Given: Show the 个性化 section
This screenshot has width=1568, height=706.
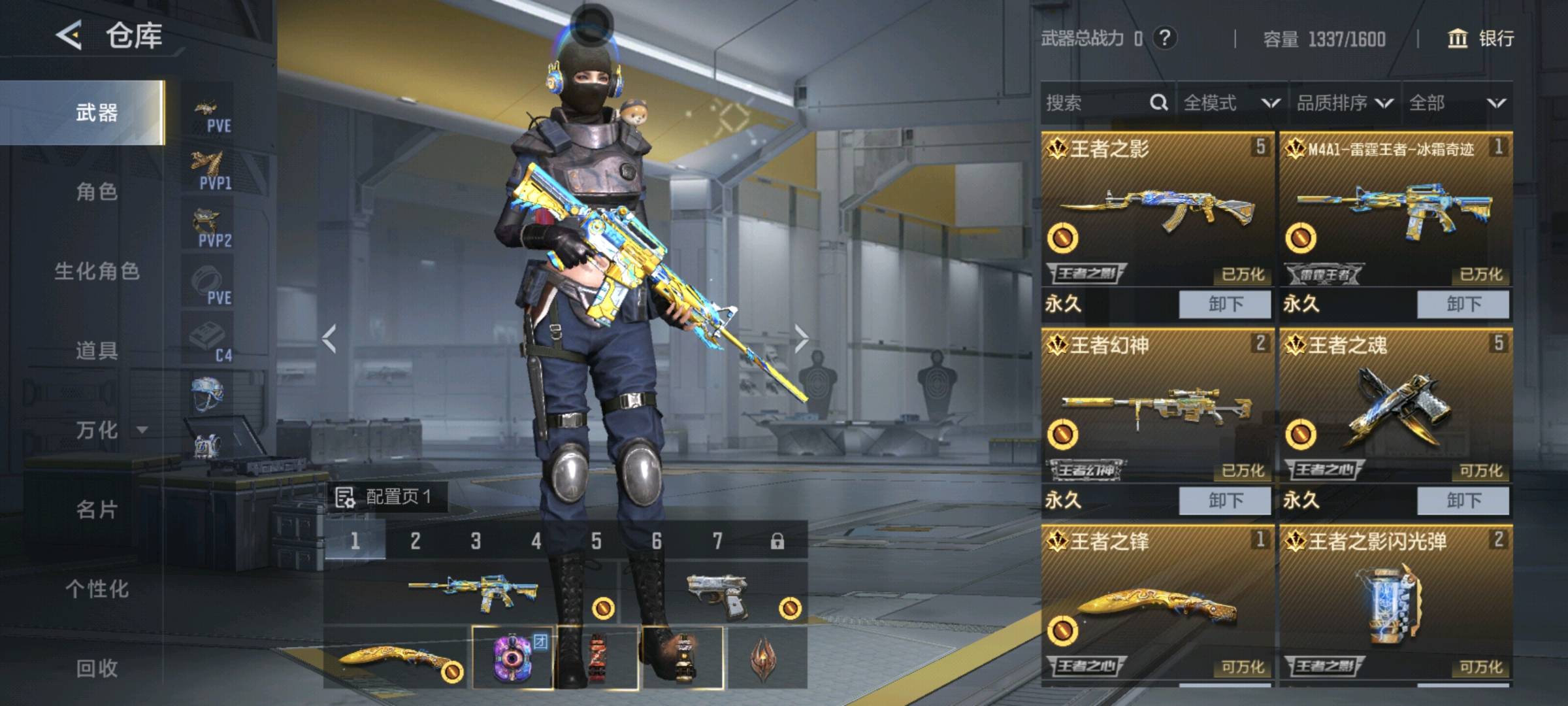Looking at the screenshot, I should tap(97, 589).
